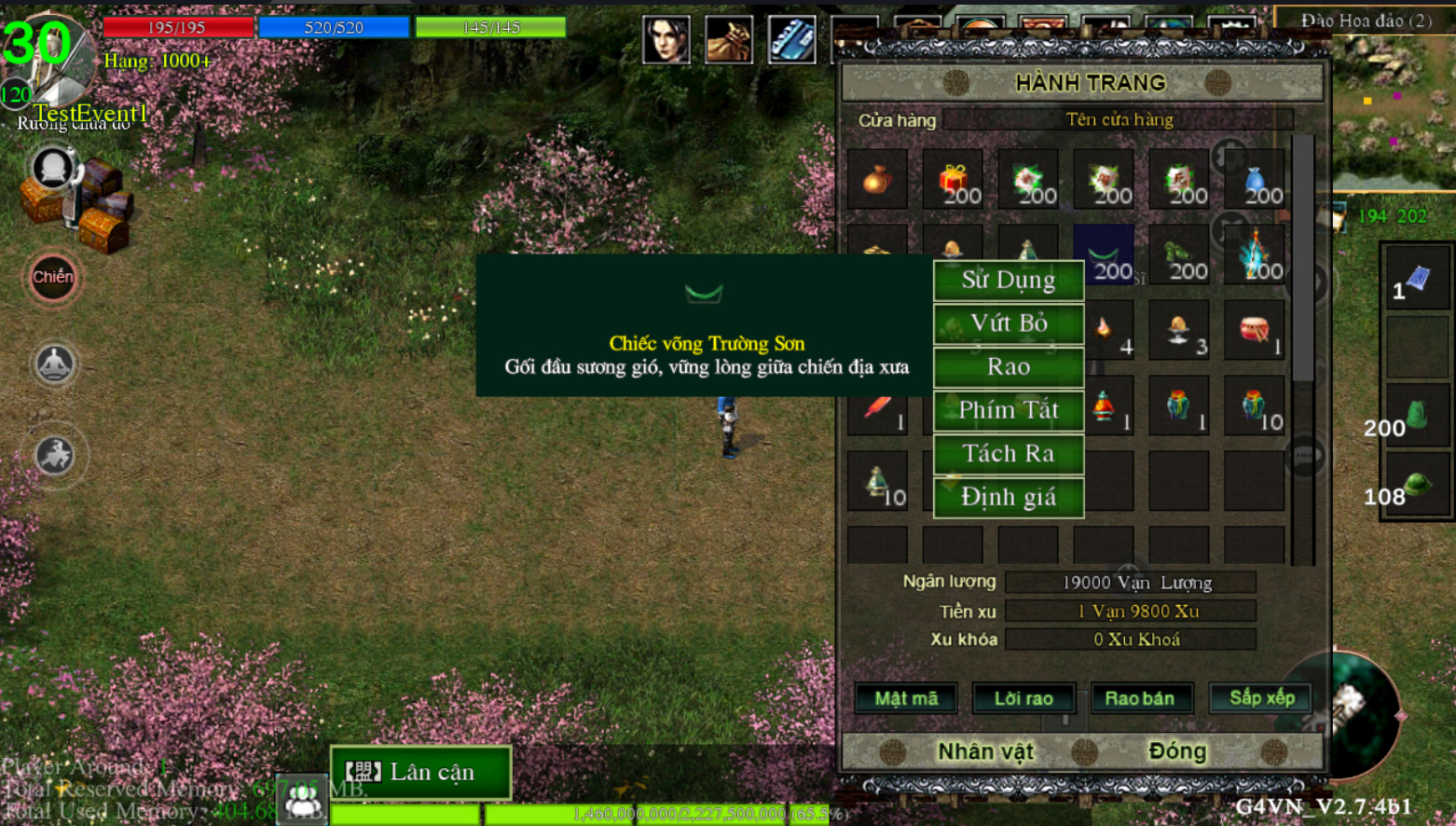Choose Phím Tắt from the context menu

click(1009, 410)
